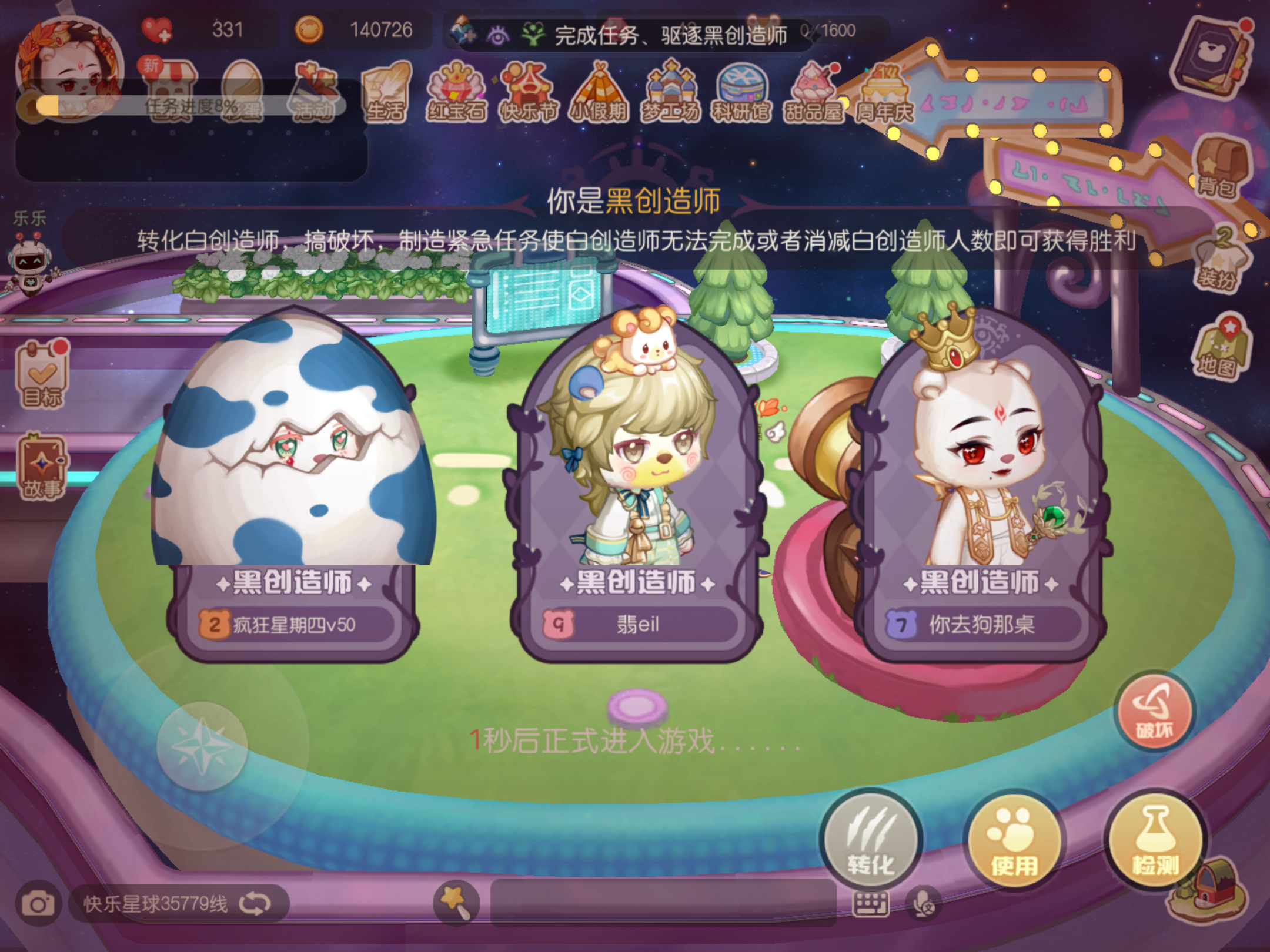Open the 周年庆 anniversary celebration
1270x952 pixels.
(x=884, y=91)
